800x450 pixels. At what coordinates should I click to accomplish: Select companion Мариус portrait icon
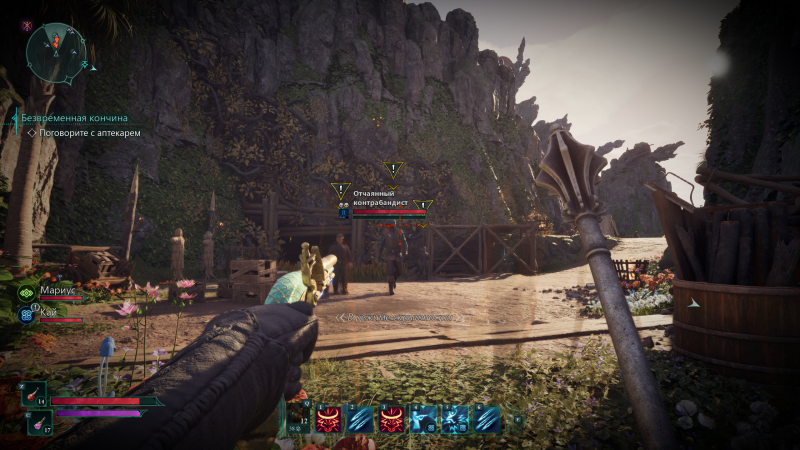click(27, 292)
